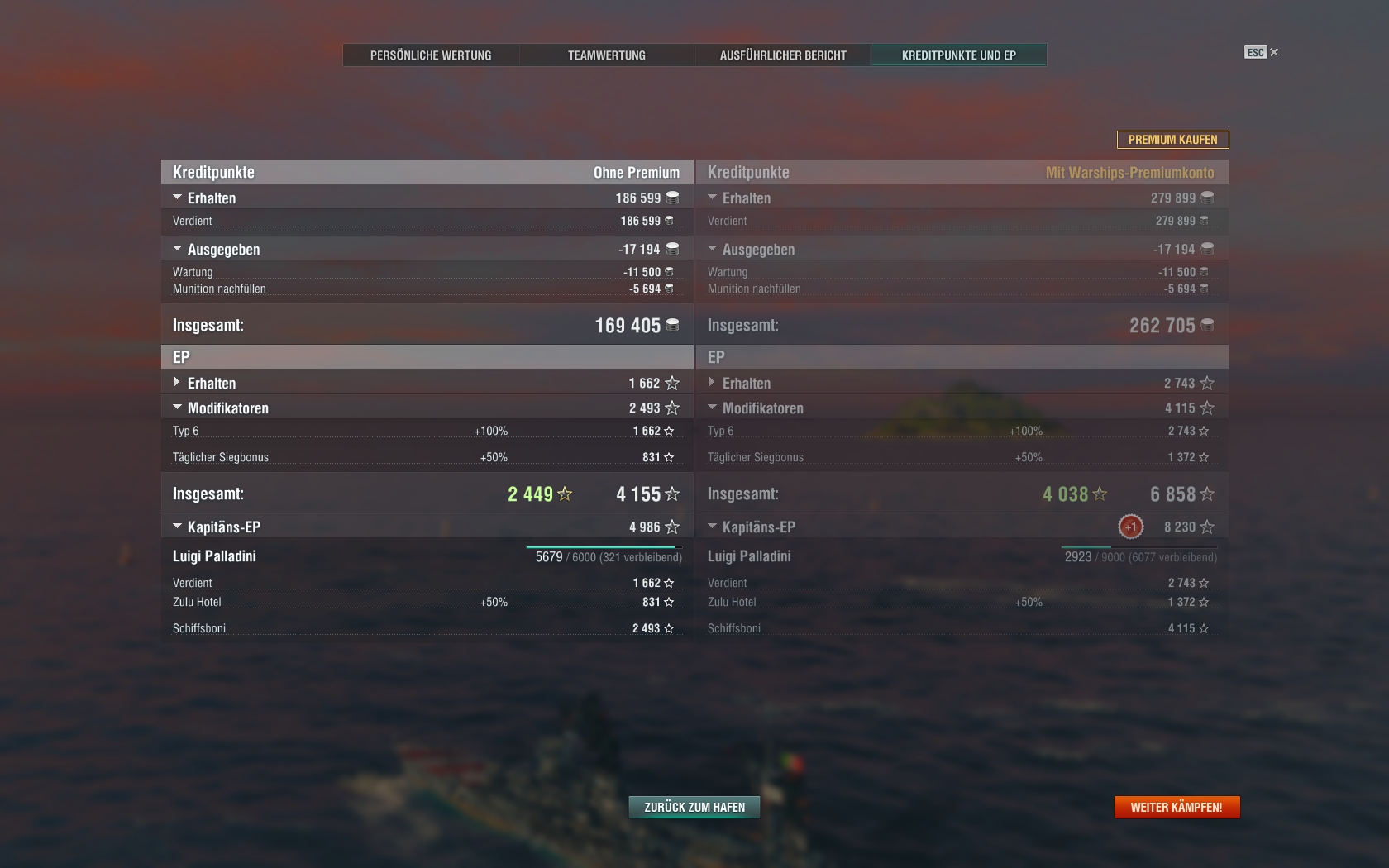Collapse the Ausgegeben section
Screen dimensions: 1389x868
pos(176,249)
